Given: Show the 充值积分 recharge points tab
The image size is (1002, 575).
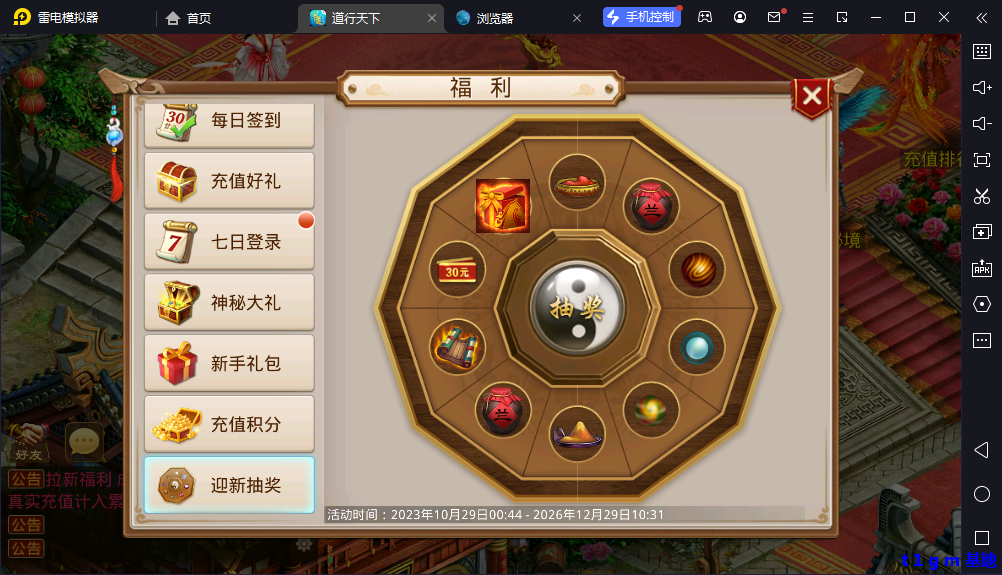Looking at the screenshot, I should click(x=229, y=425).
